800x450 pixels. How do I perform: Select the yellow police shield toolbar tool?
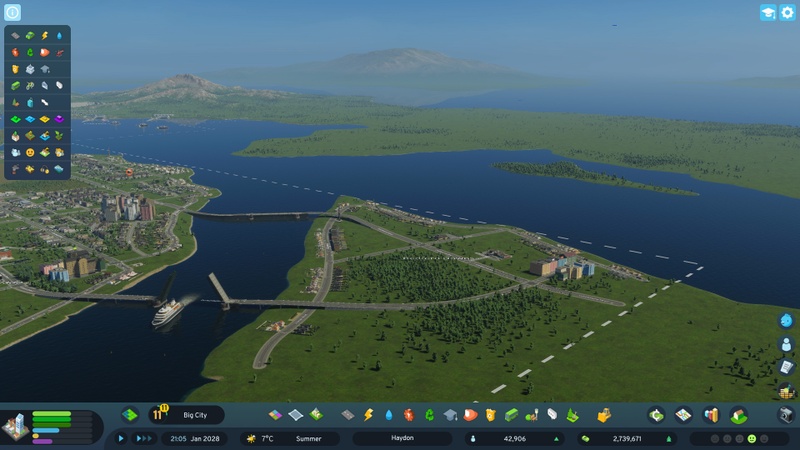[490, 414]
